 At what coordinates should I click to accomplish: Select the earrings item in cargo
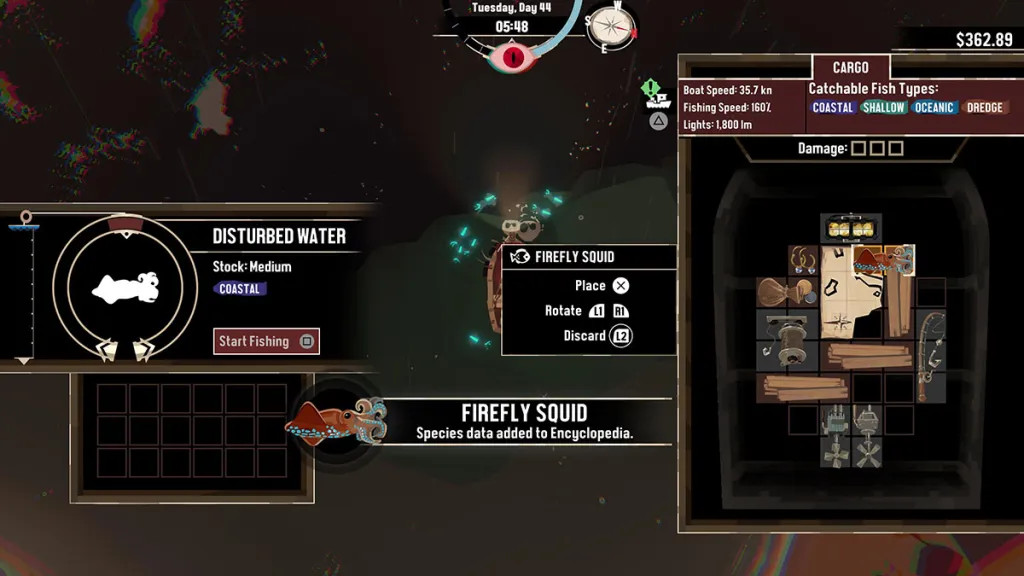click(x=803, y=261)
